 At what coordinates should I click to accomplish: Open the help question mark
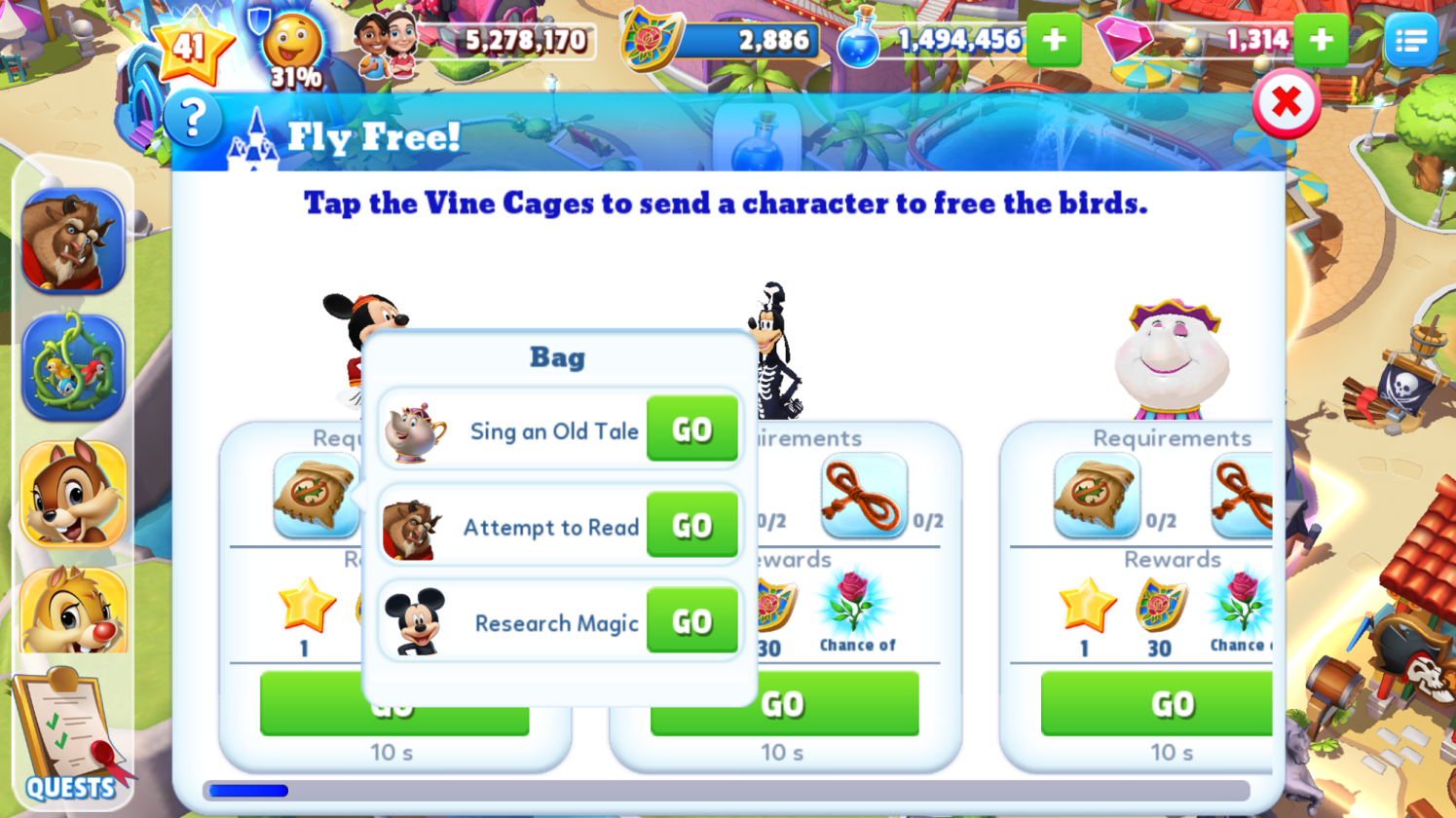click(x=193, y=119)
